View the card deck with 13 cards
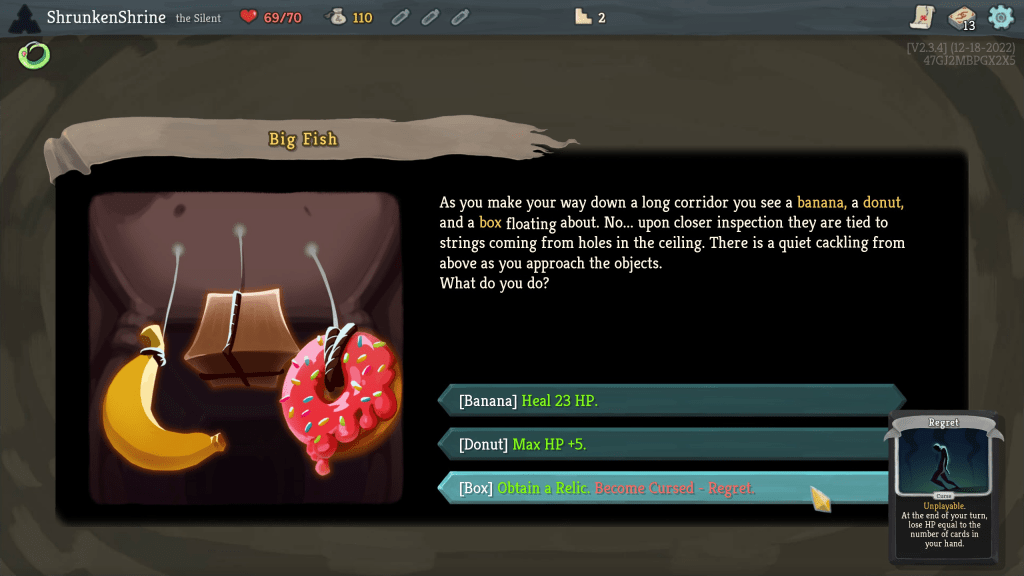Viewport: 1024px width, 576px height. pyautogui.click(x=962, y=18)
